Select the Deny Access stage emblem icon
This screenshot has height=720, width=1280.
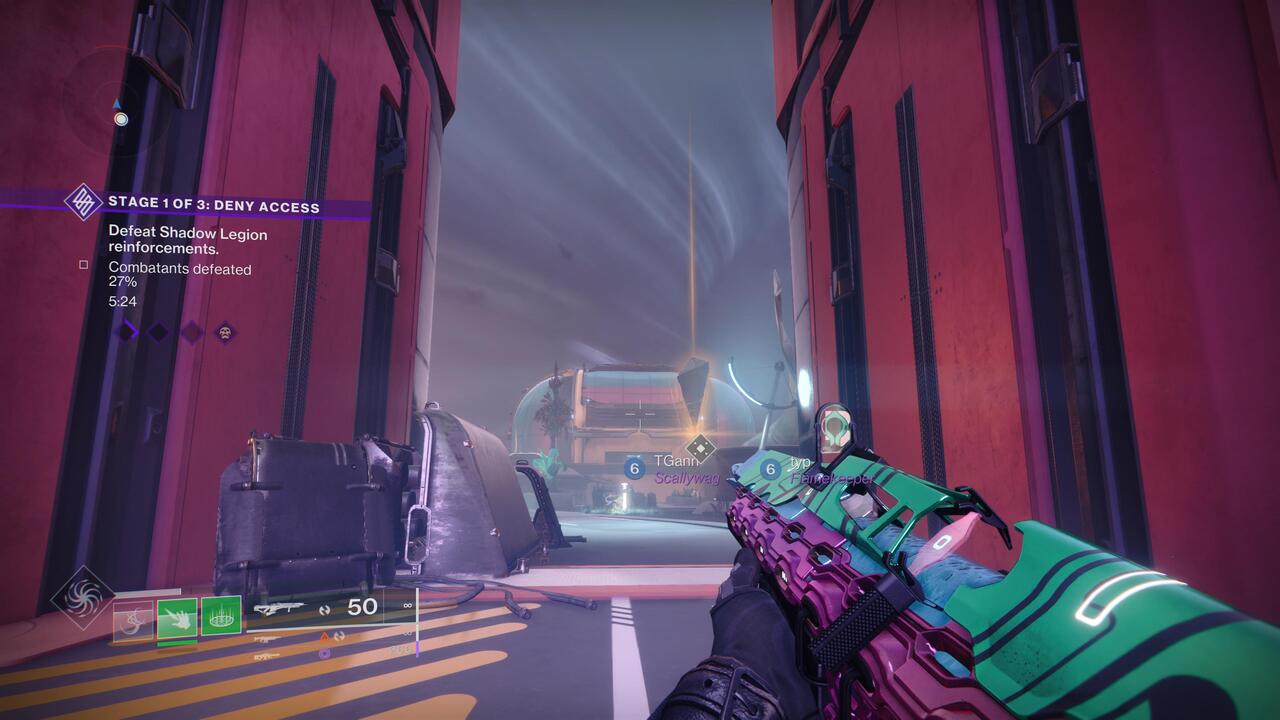(x=84, y=204)
